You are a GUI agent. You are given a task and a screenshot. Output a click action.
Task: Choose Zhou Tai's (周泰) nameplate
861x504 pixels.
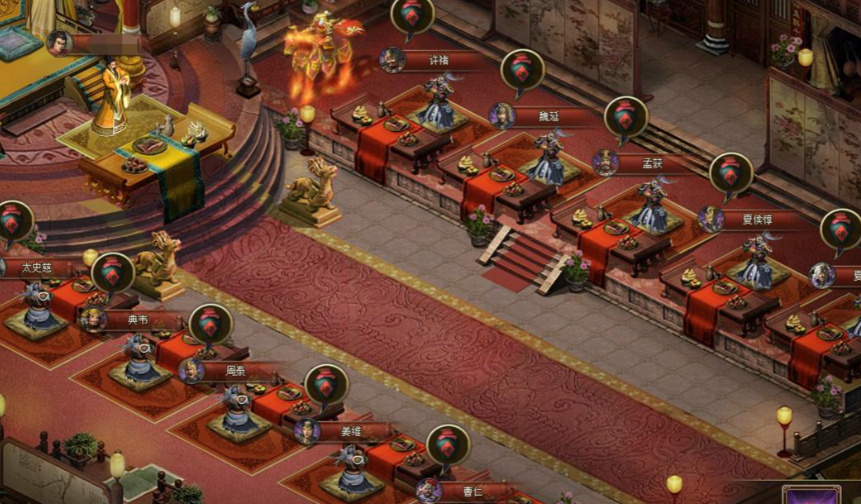pyautogui.click(x=236, y=371)
